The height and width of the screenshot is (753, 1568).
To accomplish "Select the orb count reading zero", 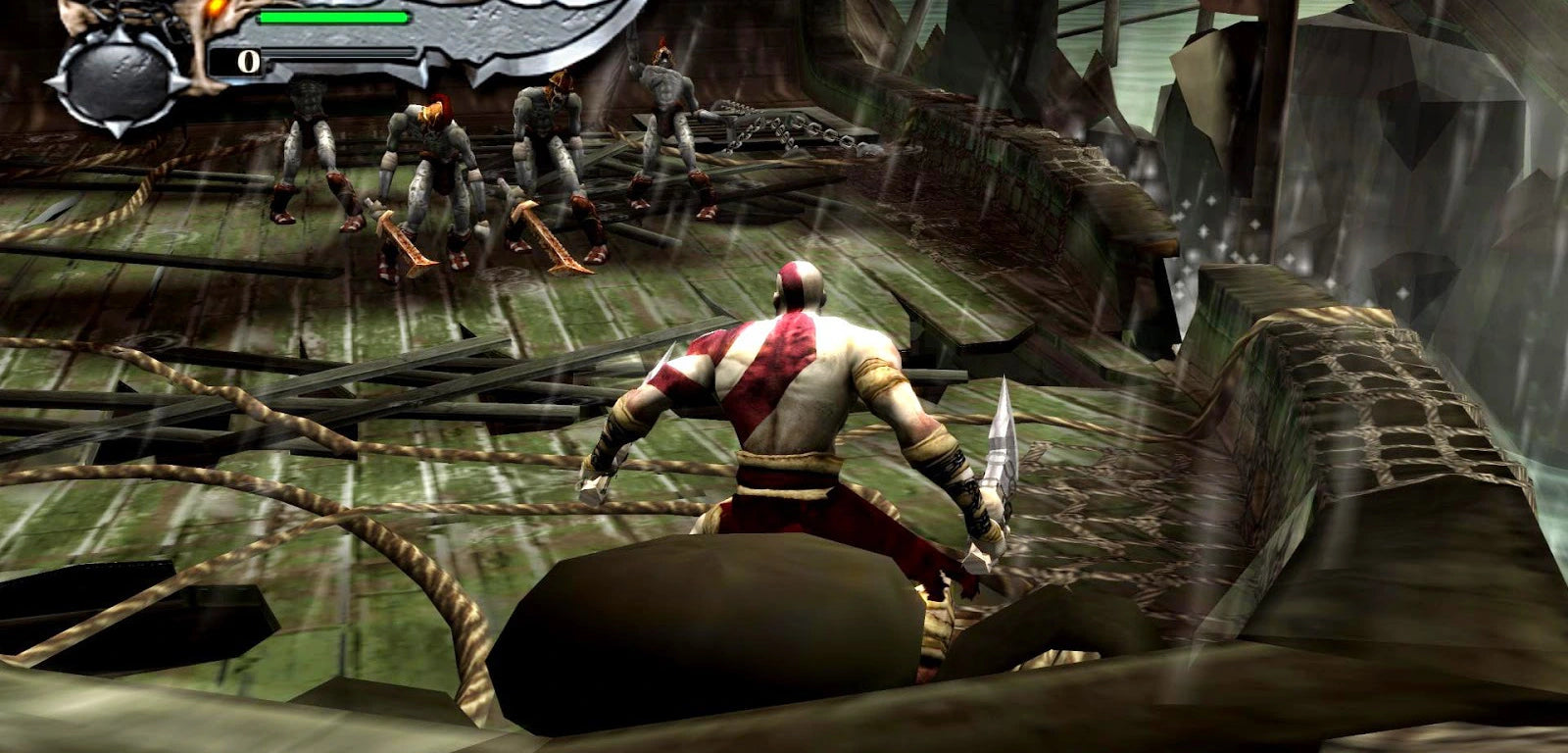I will (x=248, y=61).
